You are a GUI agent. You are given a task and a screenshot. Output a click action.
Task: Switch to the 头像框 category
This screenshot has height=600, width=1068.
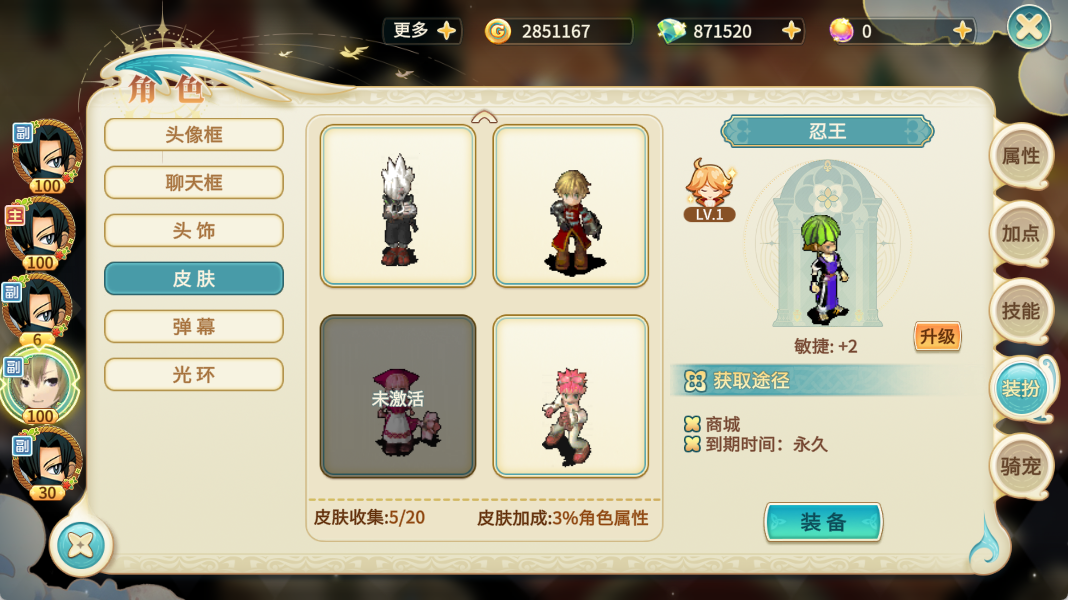pyautogui.click(x=194, y=135)
